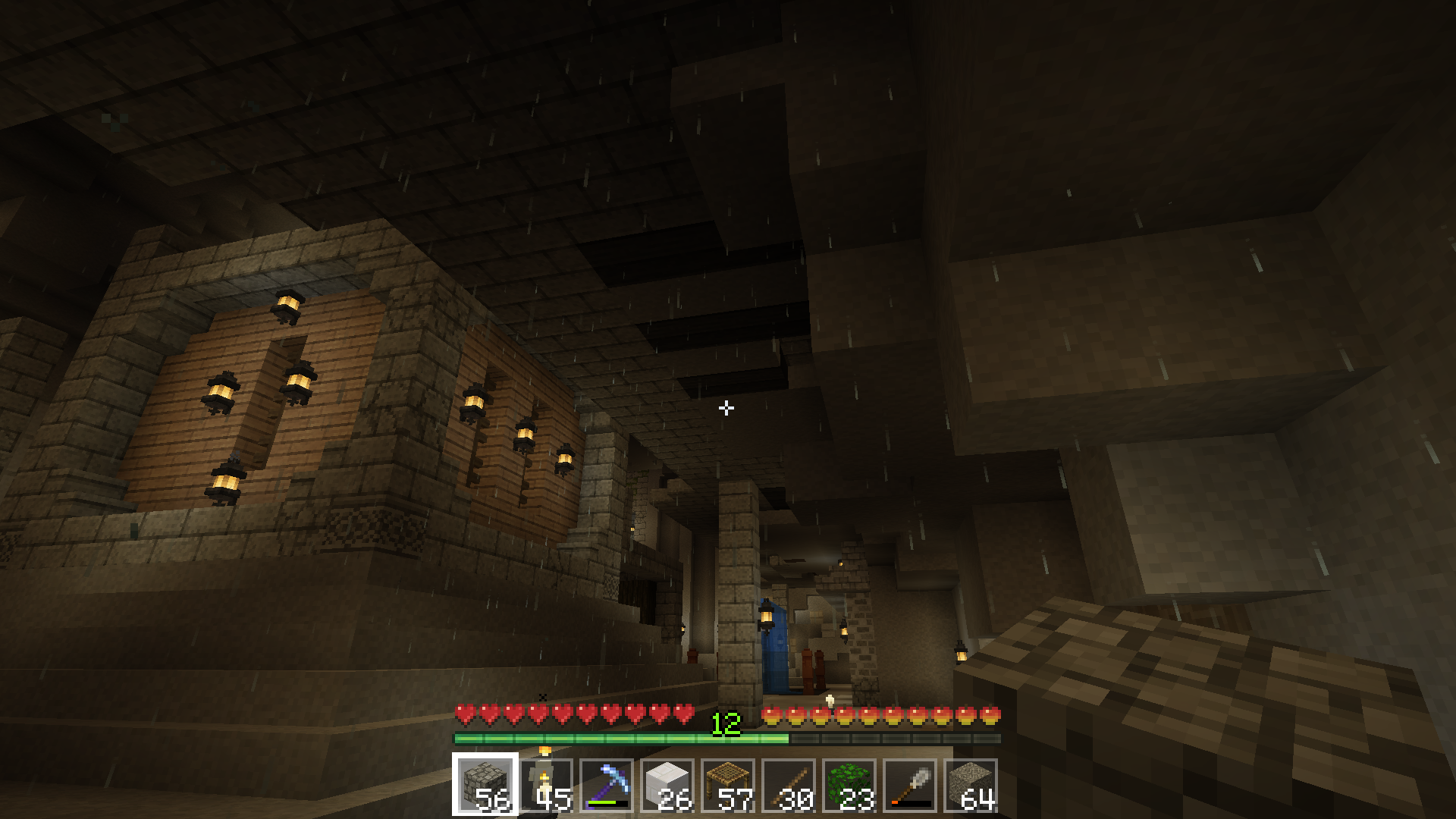The height and width of the screenshot is (819, 1456).
Task: Choose the sticks slot in the hotbar
Action: click(x=789, y=785)
